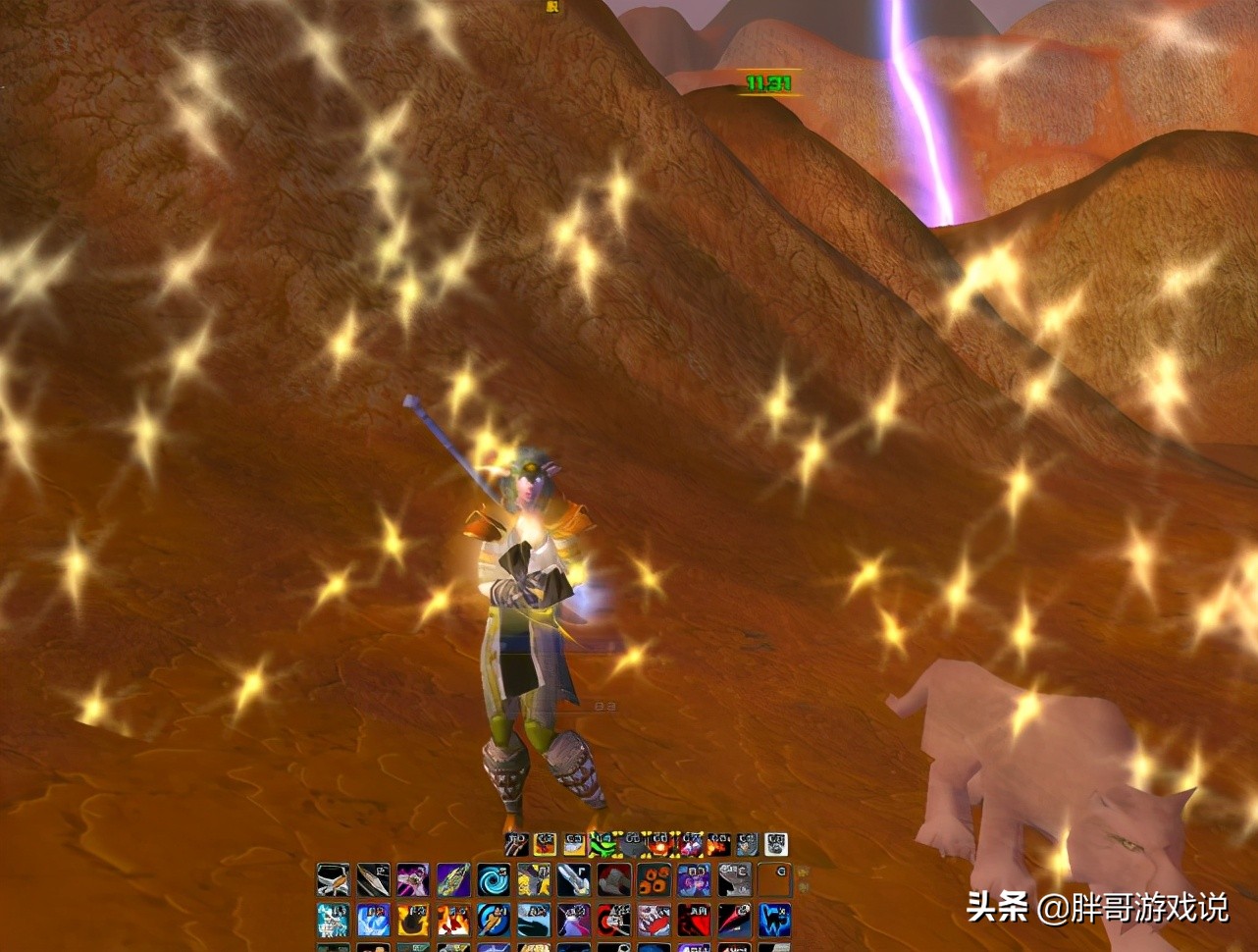Activate the blue swirling vortex ability
The image size is (1258, 952).
pos(493,879)
